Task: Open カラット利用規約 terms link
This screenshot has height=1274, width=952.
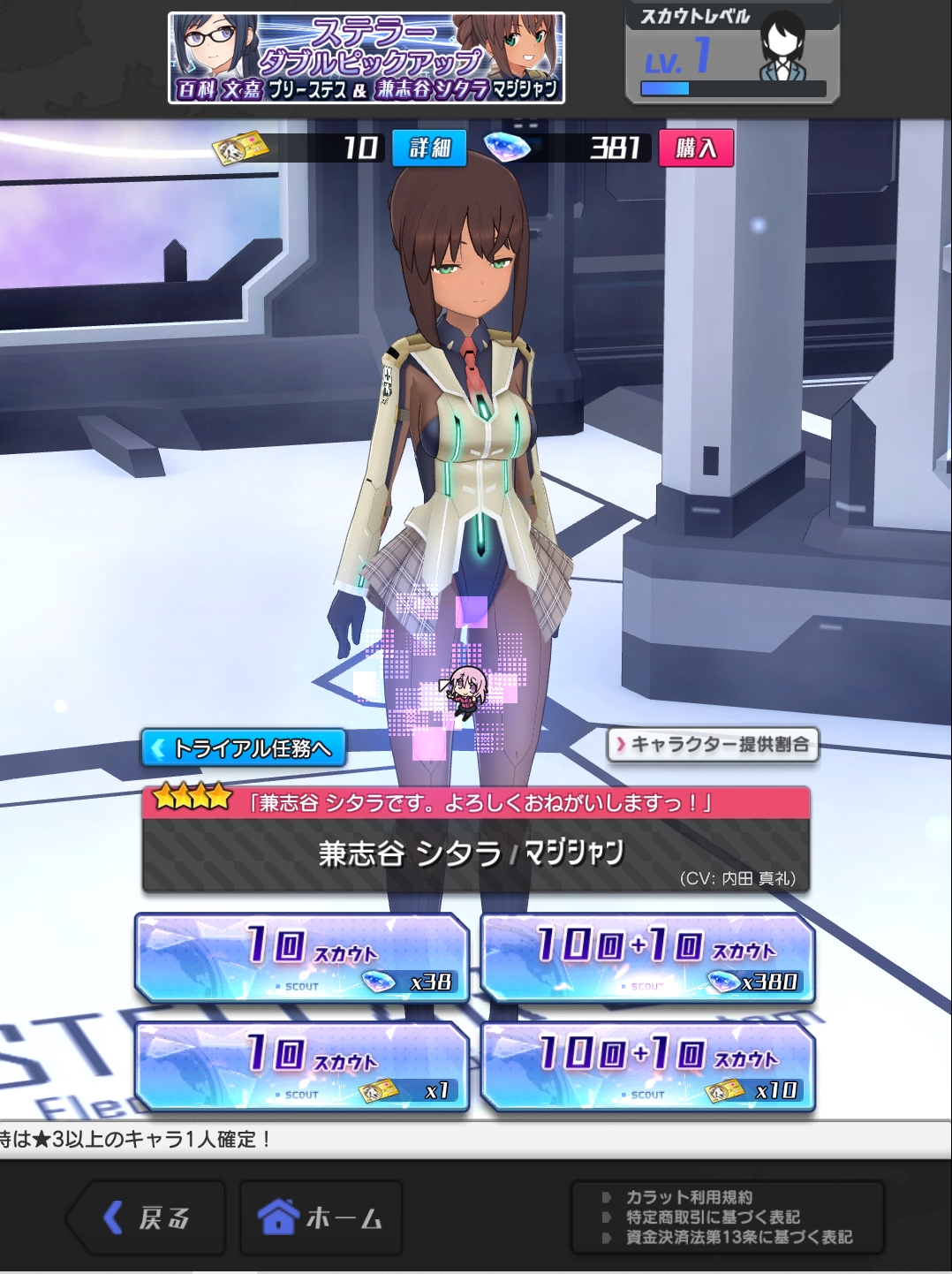Action: tap(689, 1197)
